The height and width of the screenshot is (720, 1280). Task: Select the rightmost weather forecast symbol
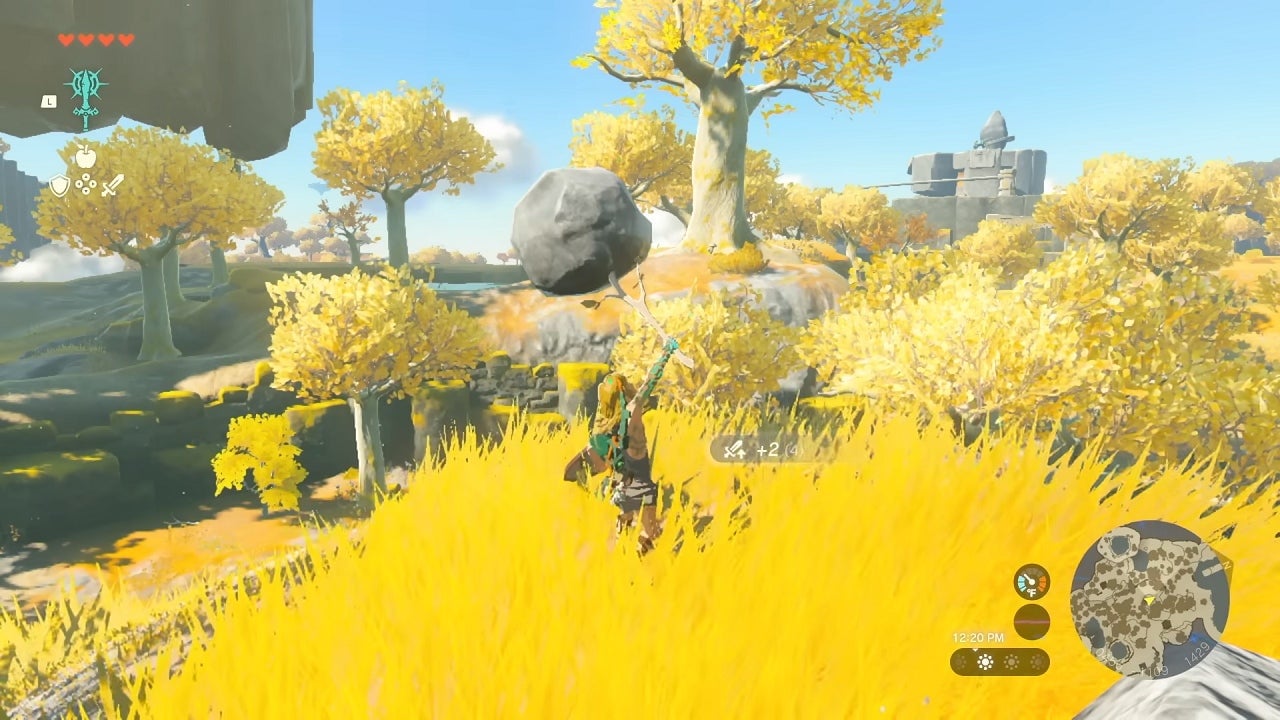pos(1037,662)
